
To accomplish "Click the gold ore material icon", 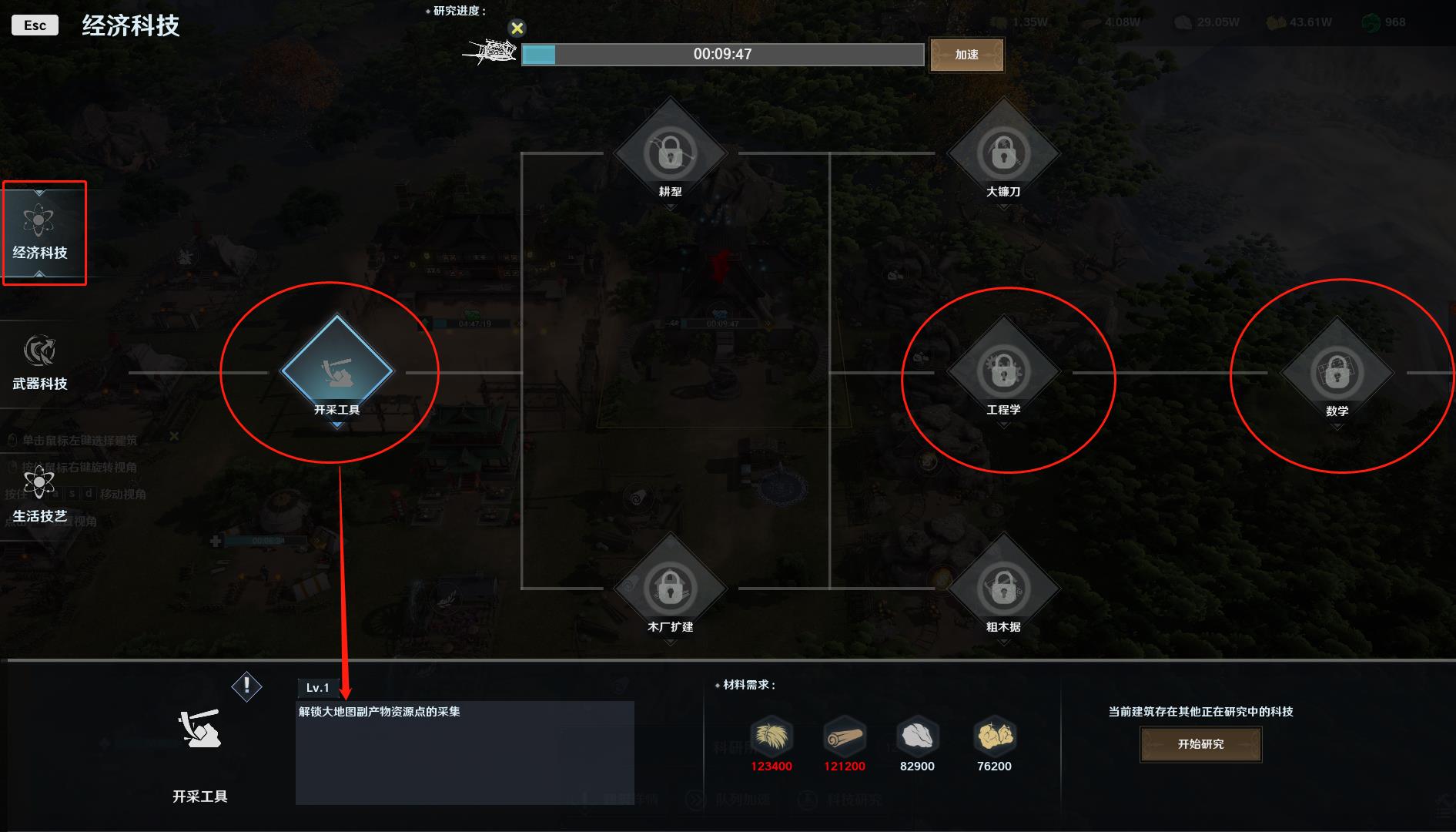I will [994, 736].
